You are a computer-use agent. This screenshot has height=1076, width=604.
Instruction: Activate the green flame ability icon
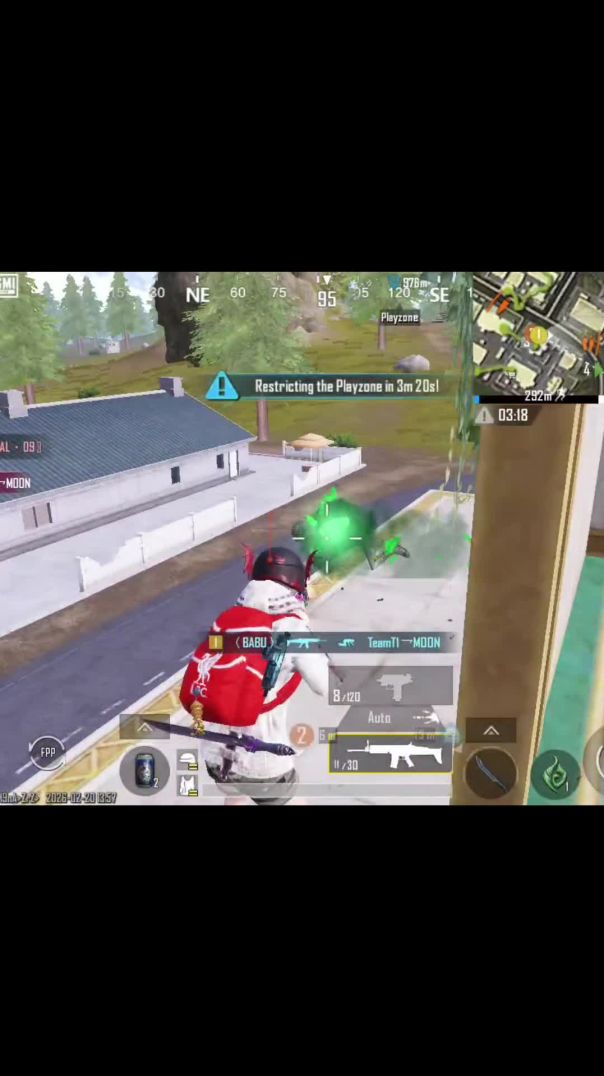pos(555,774)
